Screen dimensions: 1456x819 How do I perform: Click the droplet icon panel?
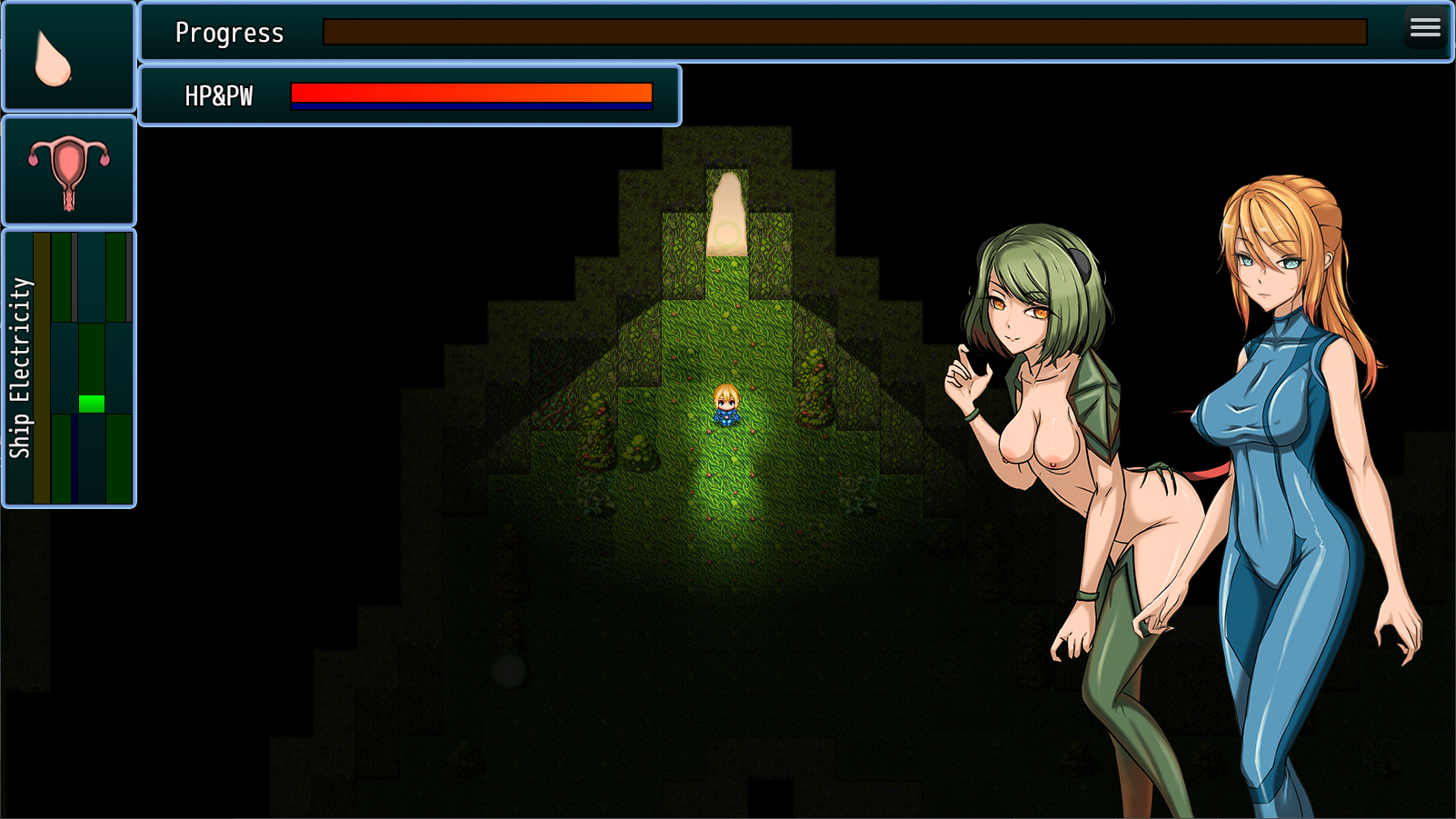point(68,56)
